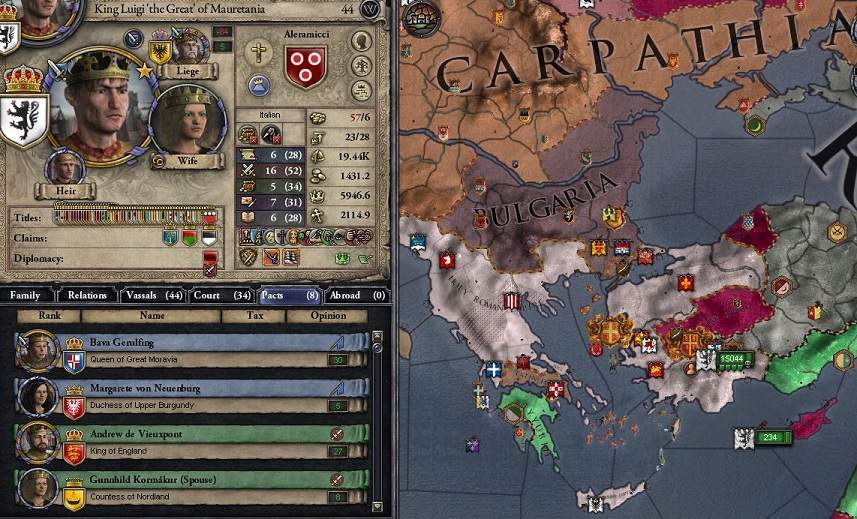857x519 pixels.
Task: Open the Relations tab
Action: click(88, 295)
